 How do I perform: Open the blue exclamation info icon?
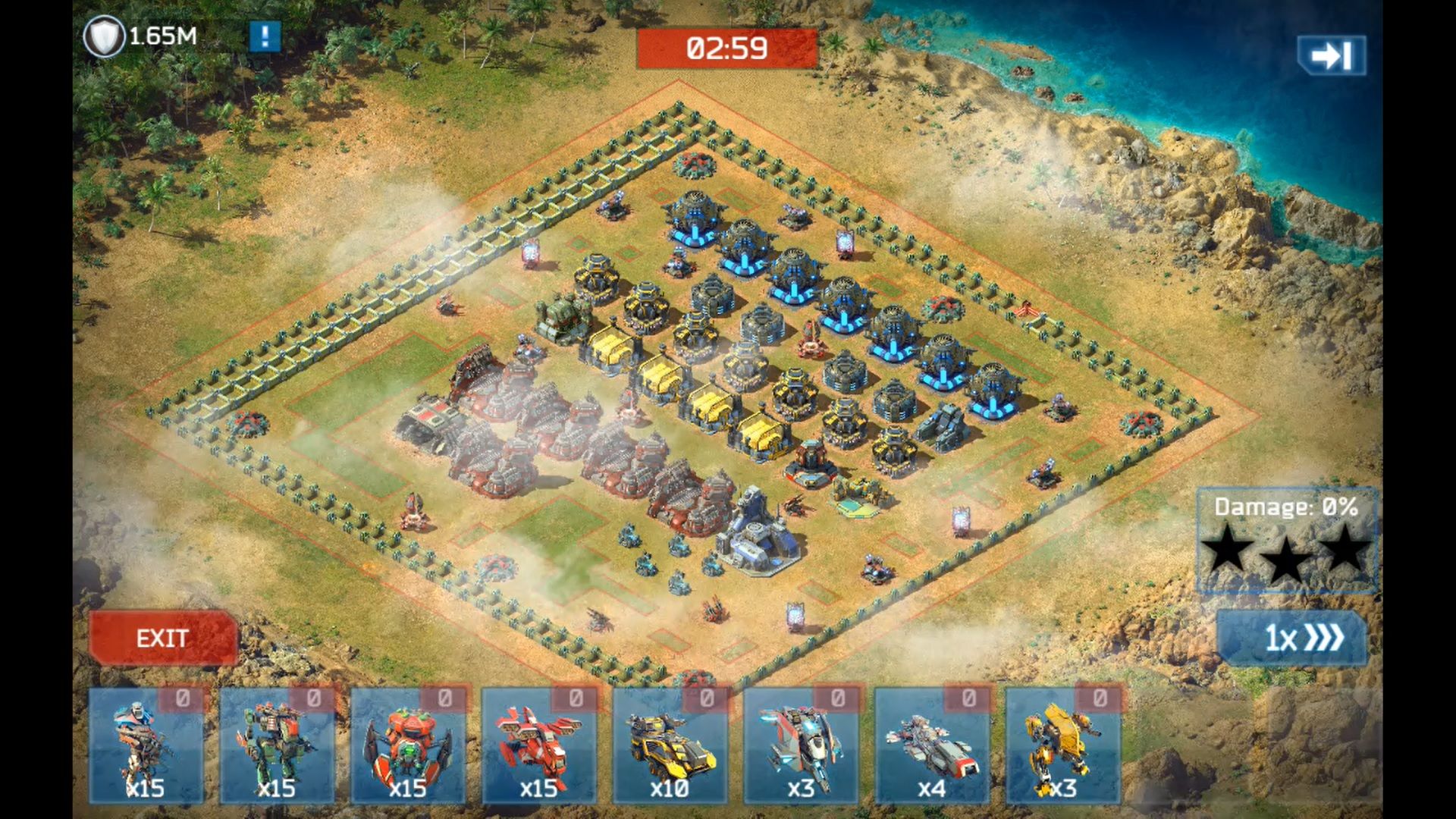click(x=265, y=36)
